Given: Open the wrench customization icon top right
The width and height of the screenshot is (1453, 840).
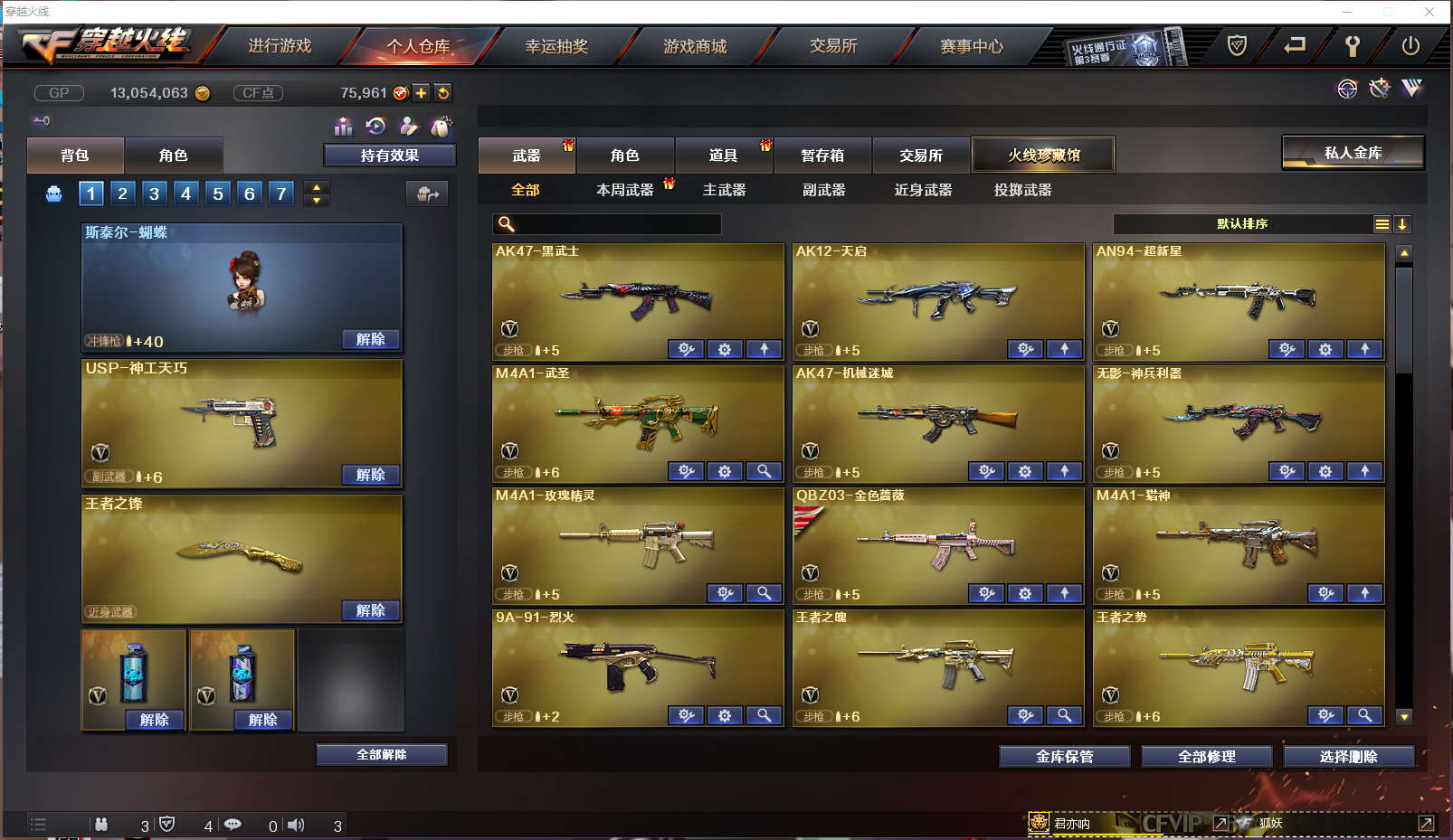Looking at the screenshot, I should tap(1379, 88).
